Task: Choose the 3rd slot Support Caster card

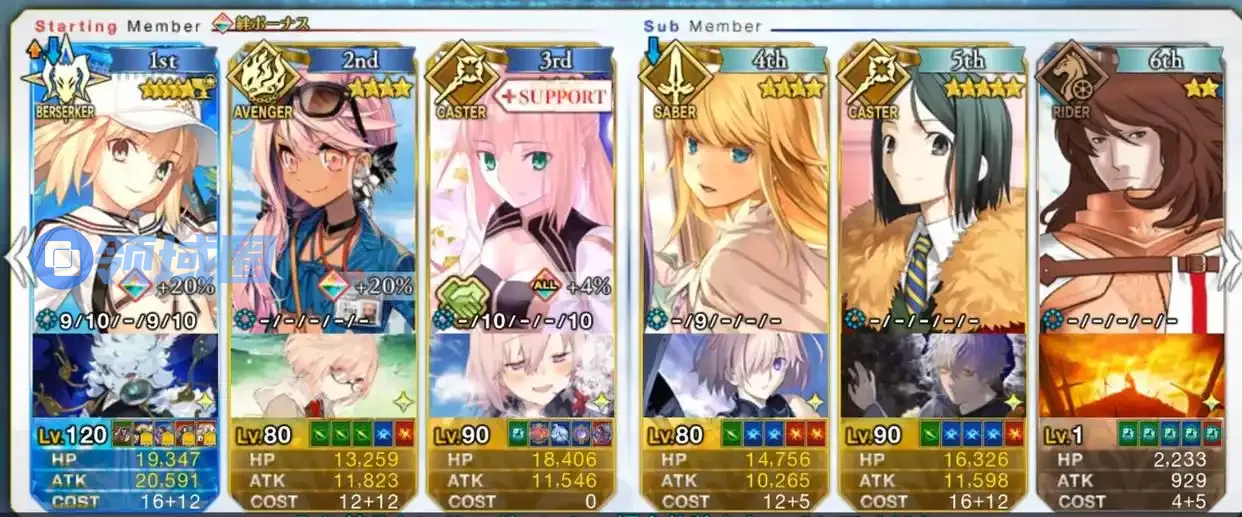Action: 520,200
